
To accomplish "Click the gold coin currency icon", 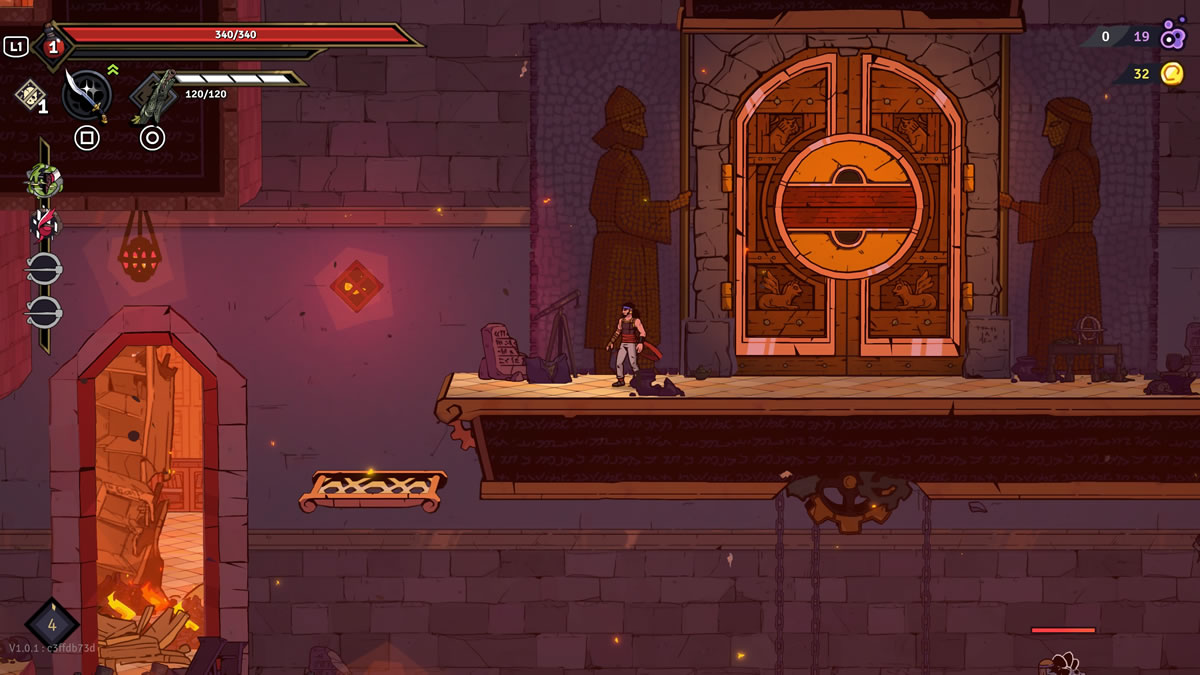I will [x=1172, y=73].
